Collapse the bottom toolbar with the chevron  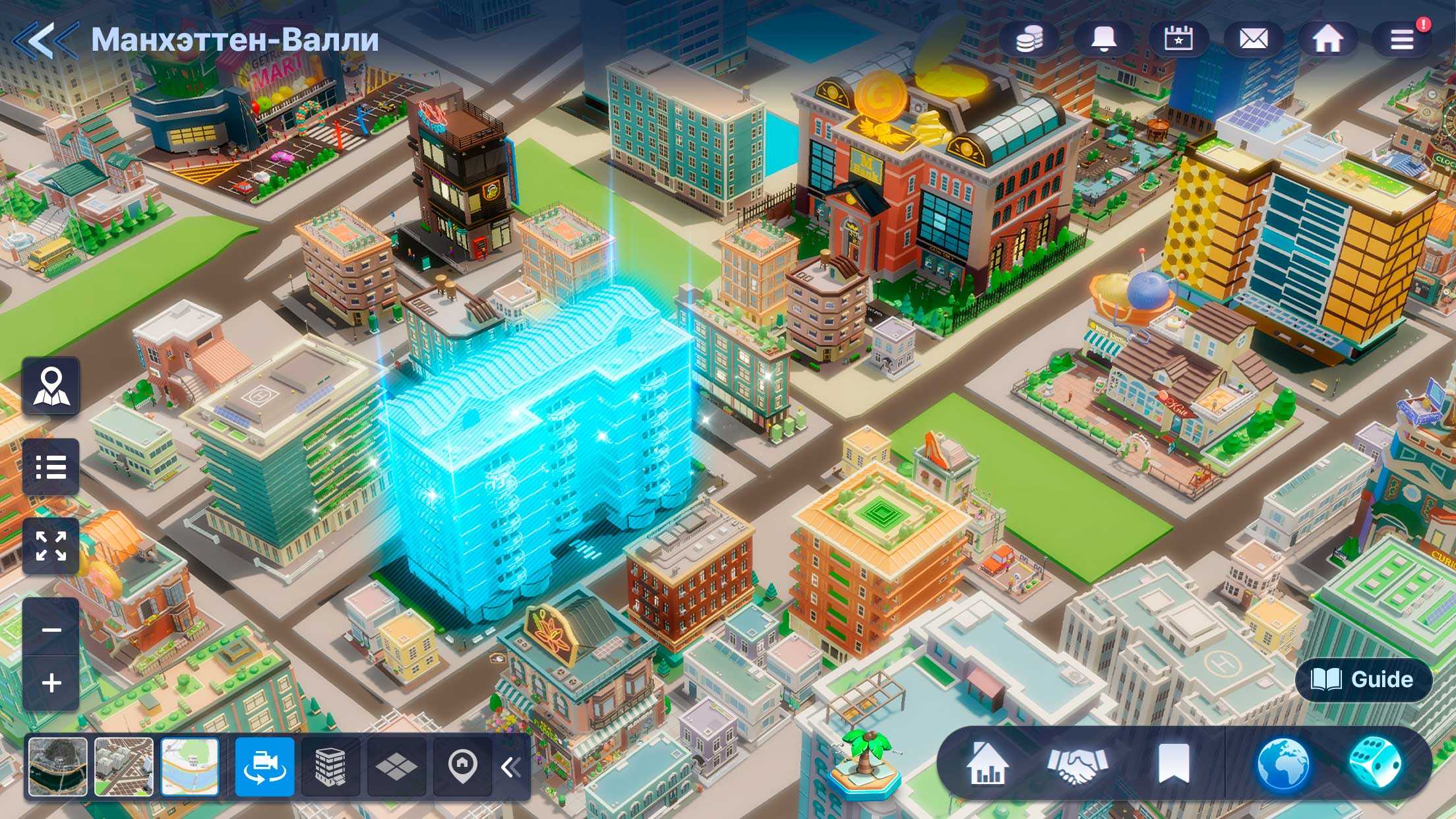pyautogui.click(x=510, y=767)
